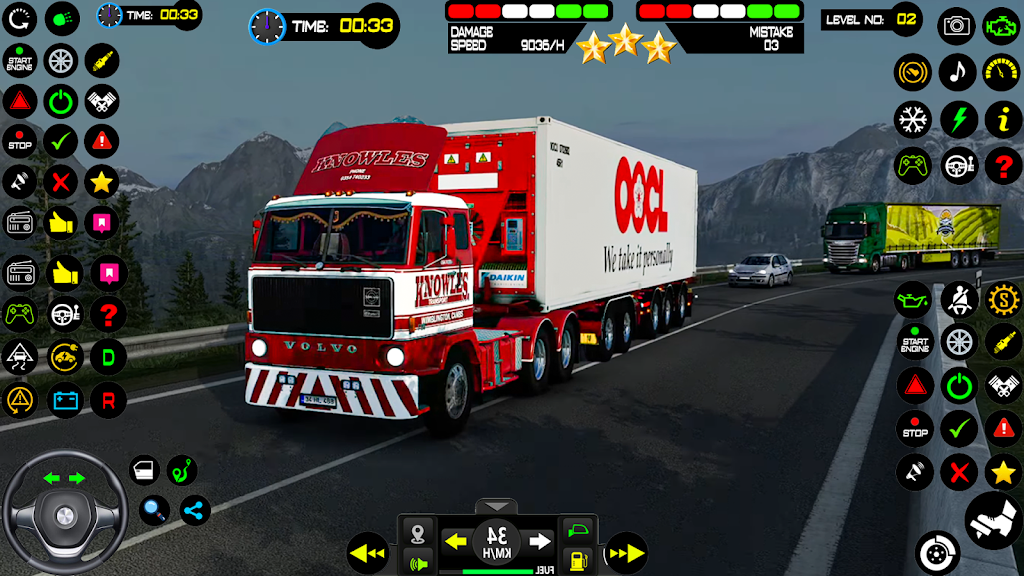Click the blue share icon

click(x=194, y=511)
